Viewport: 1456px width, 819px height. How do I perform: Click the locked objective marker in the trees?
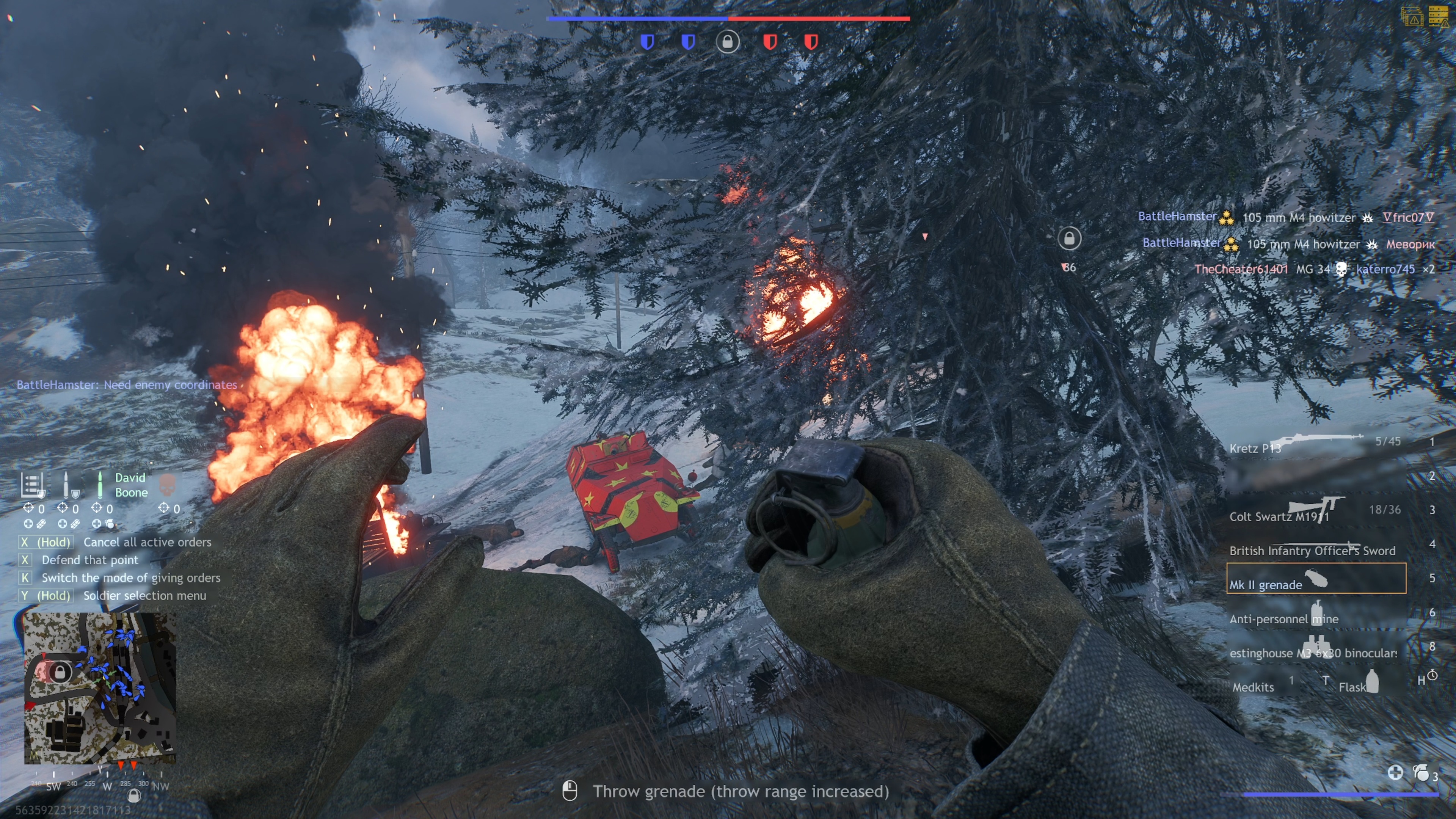tap(1069, 238)
